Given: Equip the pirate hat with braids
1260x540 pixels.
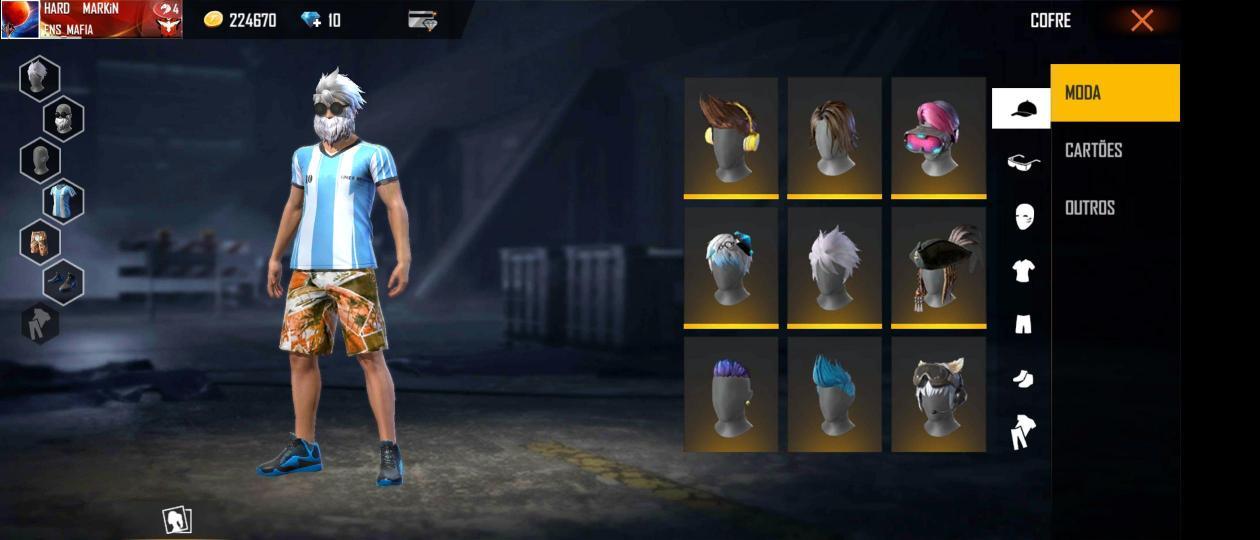Looking at the screenshot, I should 938,266.
